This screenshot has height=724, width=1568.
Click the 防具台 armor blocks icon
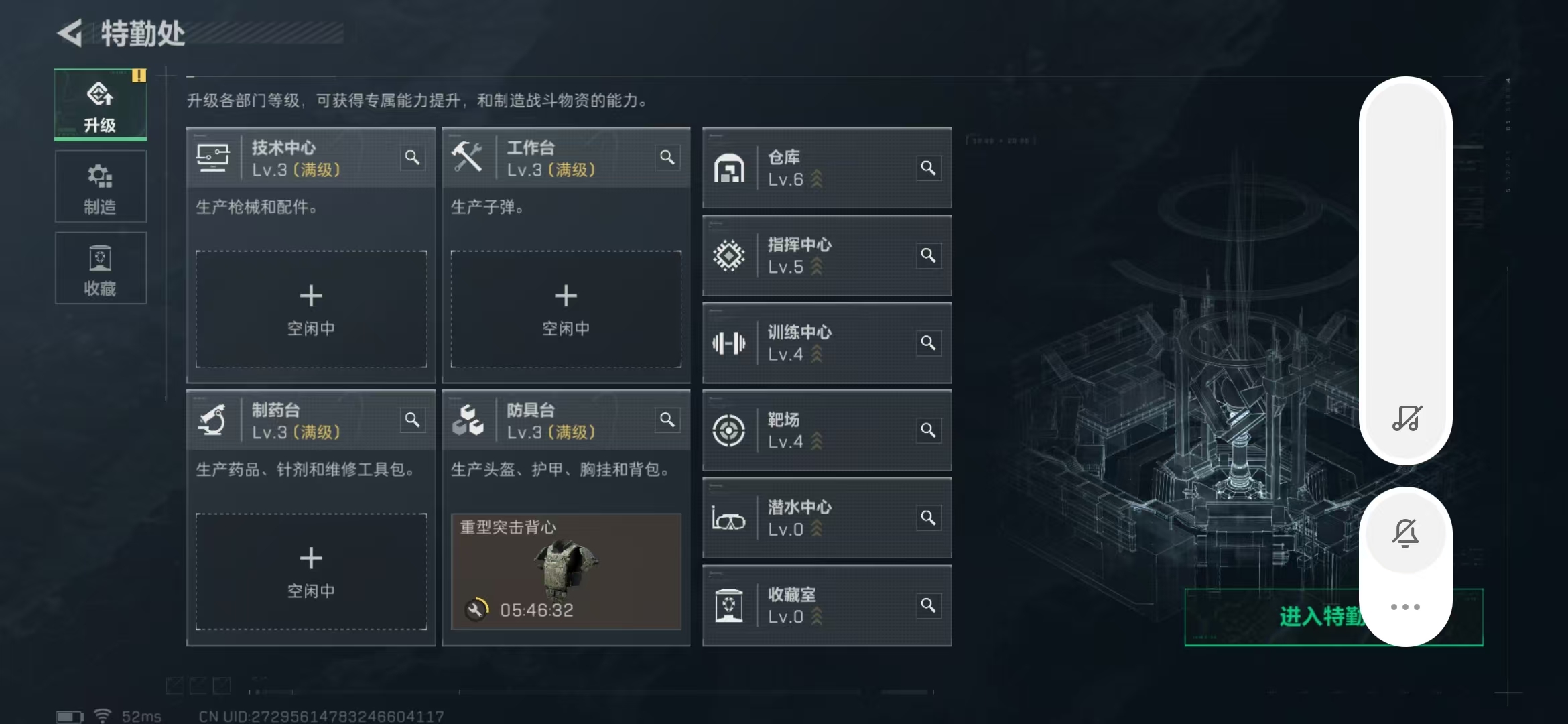(x=469, y=420)
